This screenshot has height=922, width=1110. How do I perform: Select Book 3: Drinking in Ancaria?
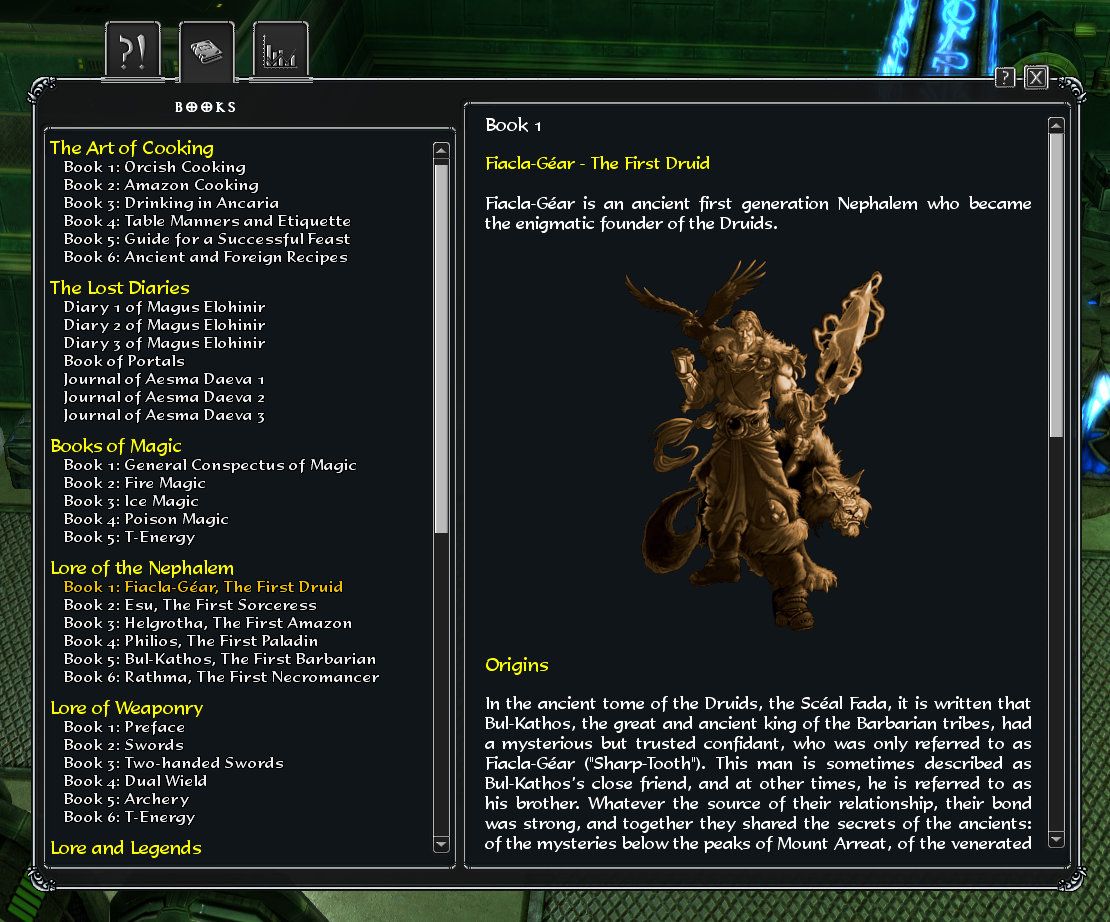tap(171, 203)
